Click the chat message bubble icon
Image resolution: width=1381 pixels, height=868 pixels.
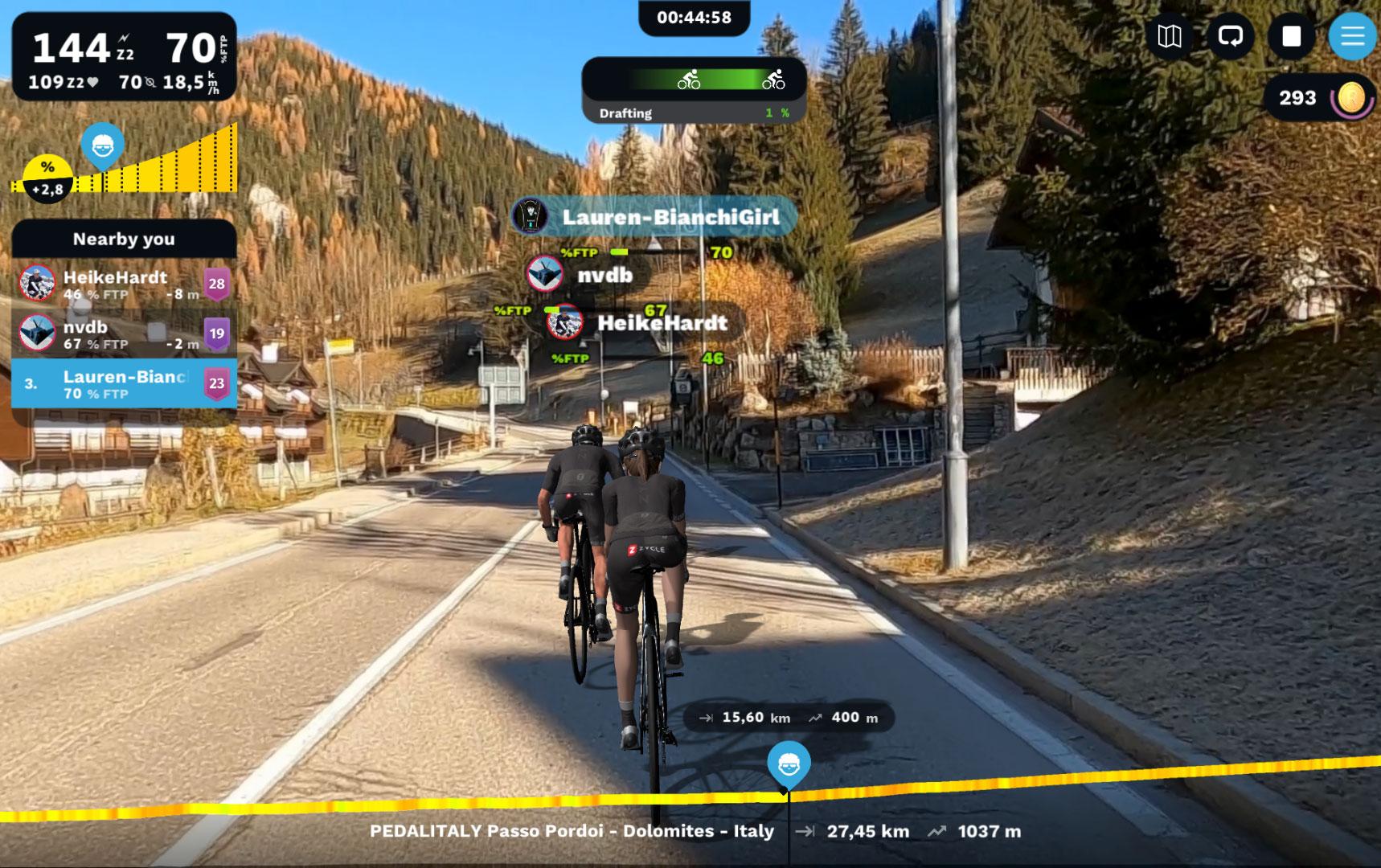coord(1230,36)
